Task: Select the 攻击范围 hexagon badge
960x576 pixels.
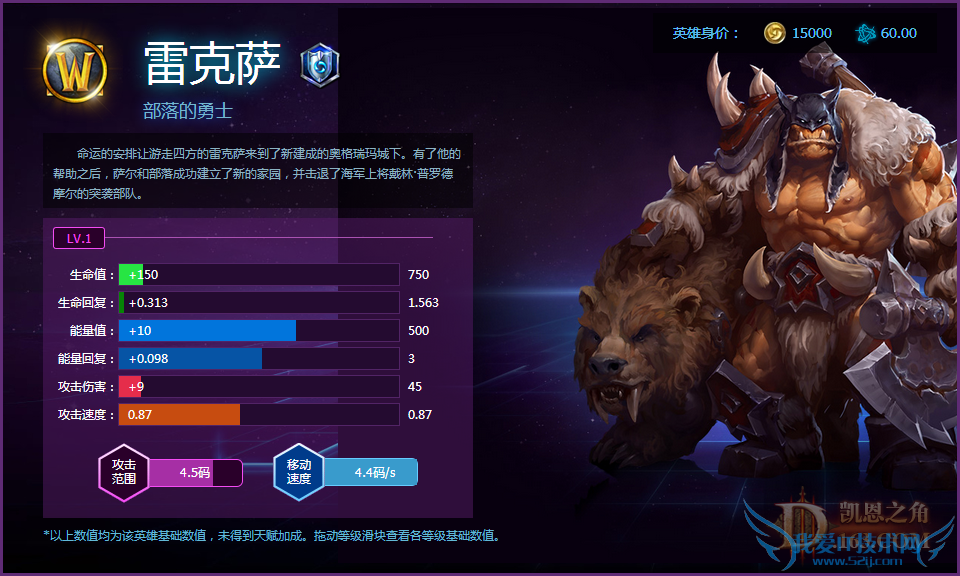Action: (124, 472)
